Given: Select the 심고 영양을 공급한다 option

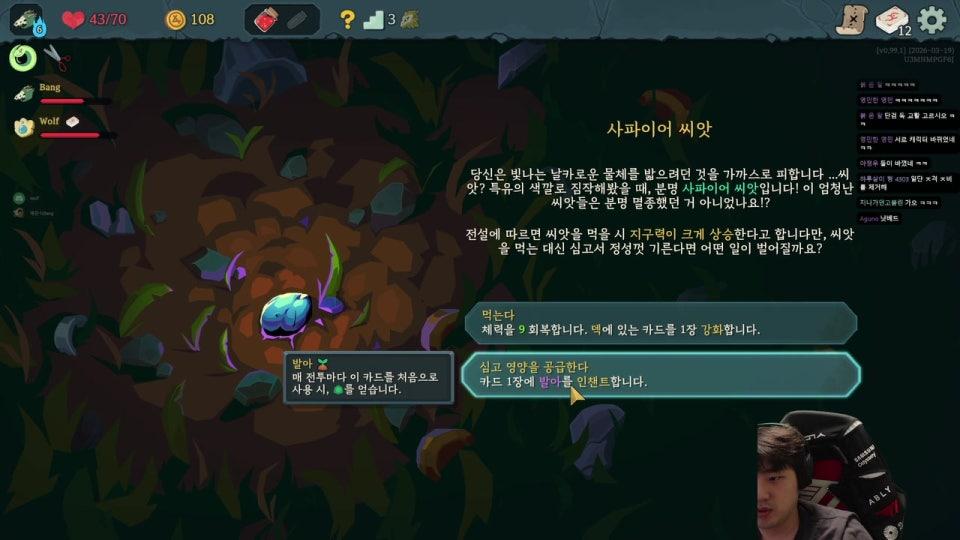Looking at the screenshot, I should coord(660,374).
